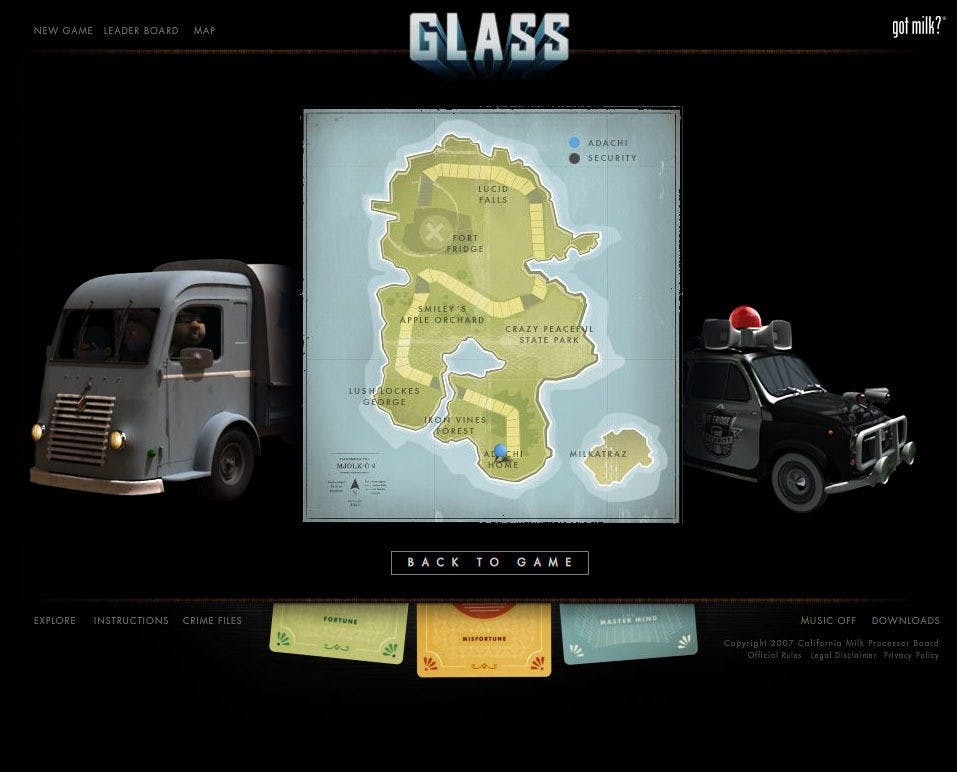Viewport: 957px width, 772px height.
Task: Click the Back to Game button
Action: pos(490,563)
